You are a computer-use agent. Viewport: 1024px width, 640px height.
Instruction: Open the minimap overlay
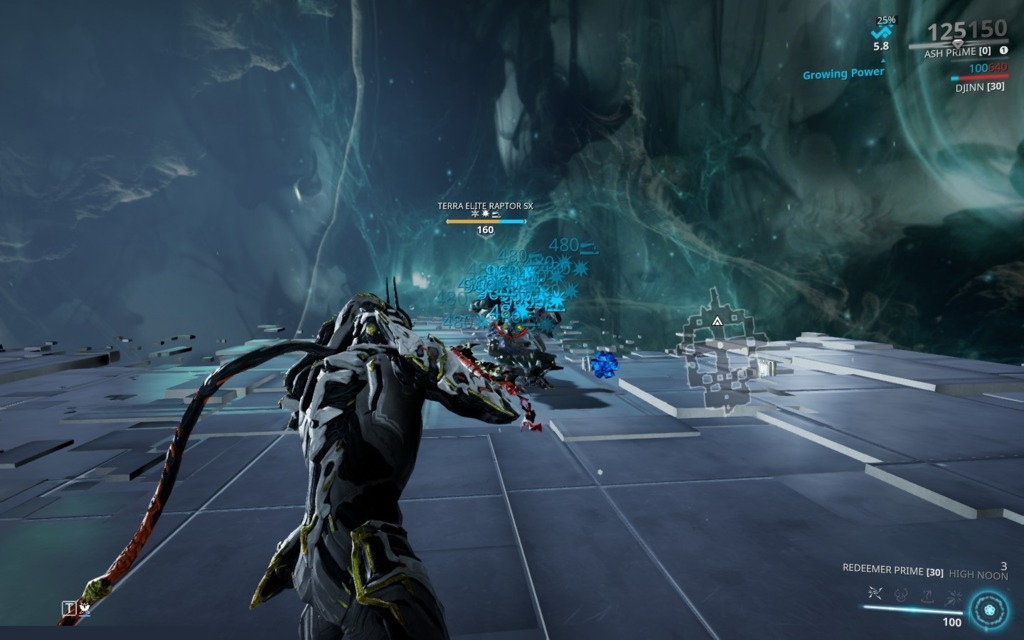pos(722,350)
